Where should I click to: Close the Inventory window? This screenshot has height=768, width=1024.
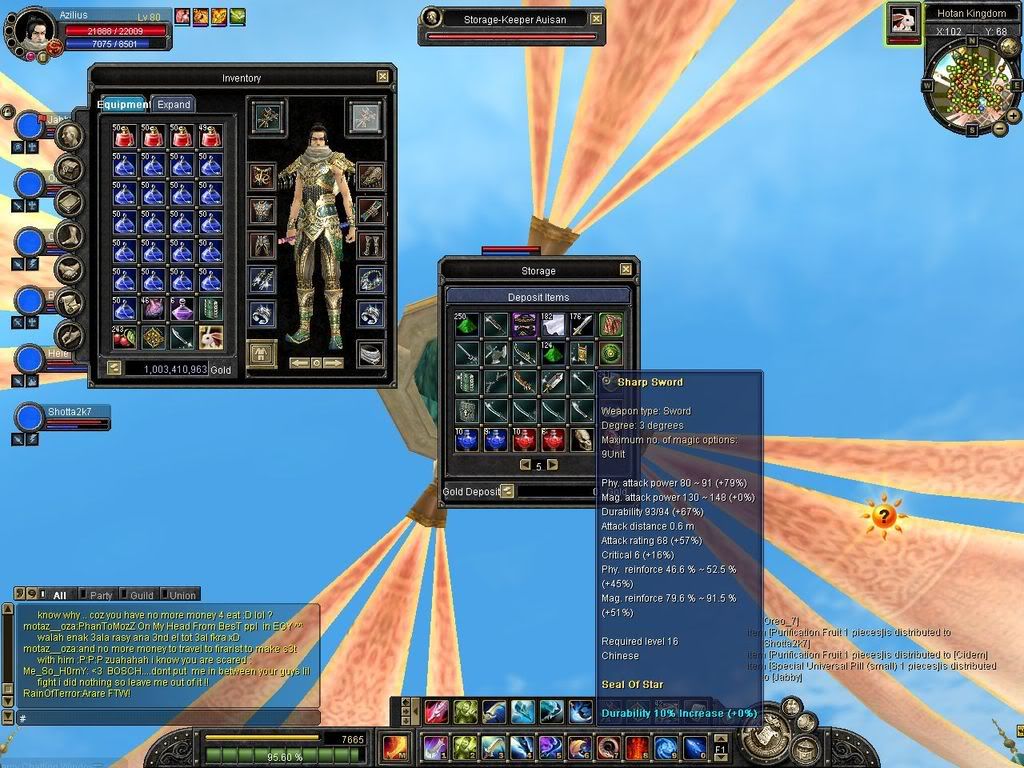pos(382,76)
